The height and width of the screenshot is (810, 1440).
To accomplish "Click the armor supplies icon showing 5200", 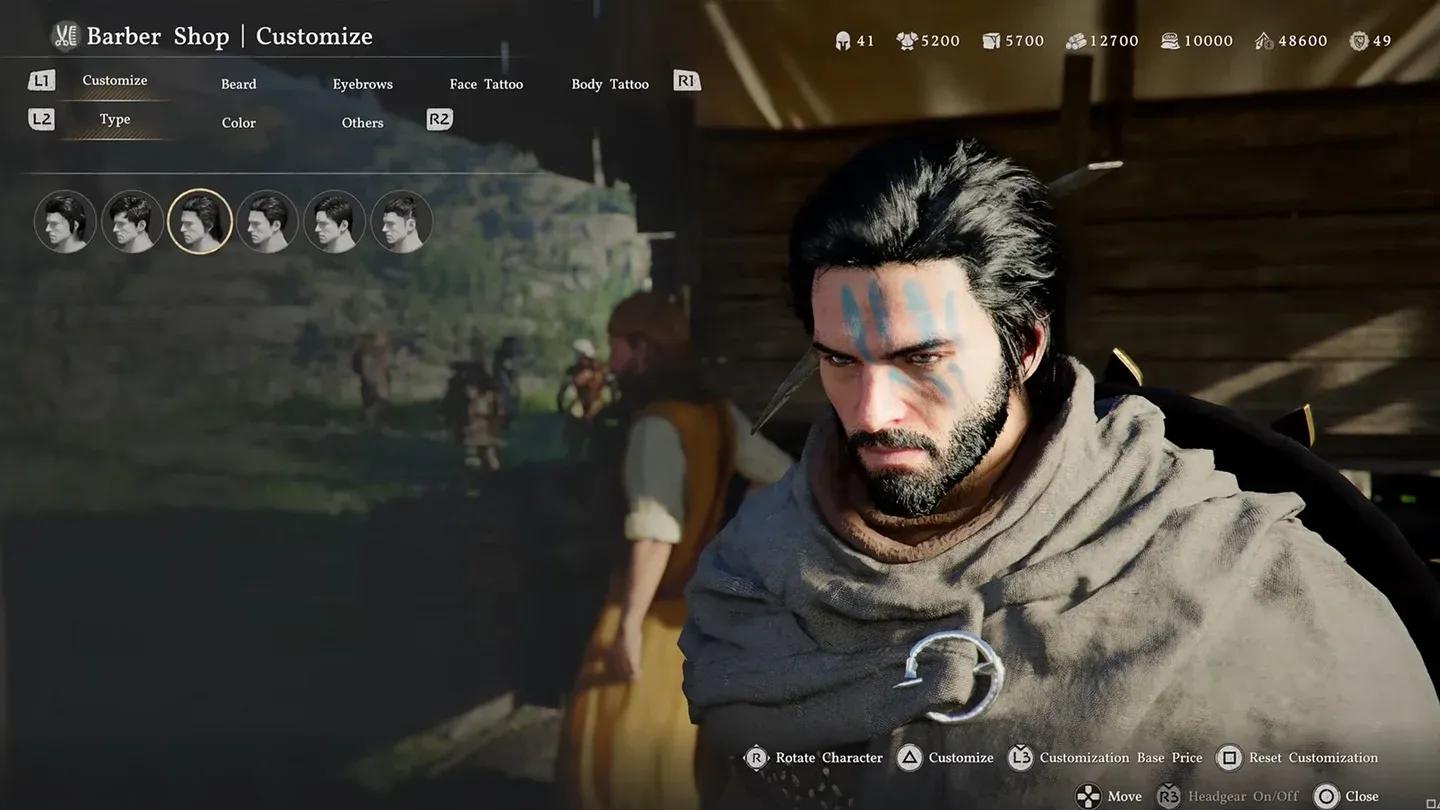I will coord(906,40).
